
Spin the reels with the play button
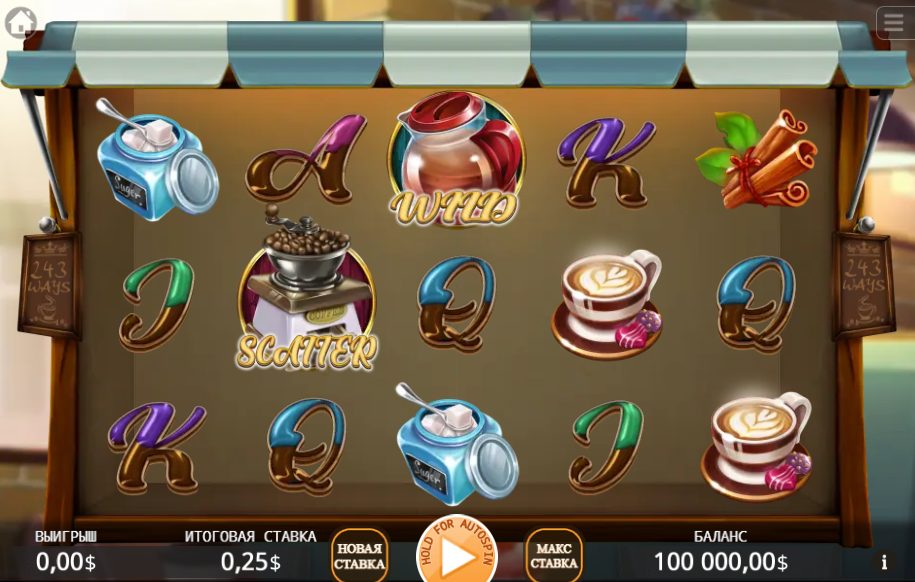pyautogui.click(x=456, y=553)
